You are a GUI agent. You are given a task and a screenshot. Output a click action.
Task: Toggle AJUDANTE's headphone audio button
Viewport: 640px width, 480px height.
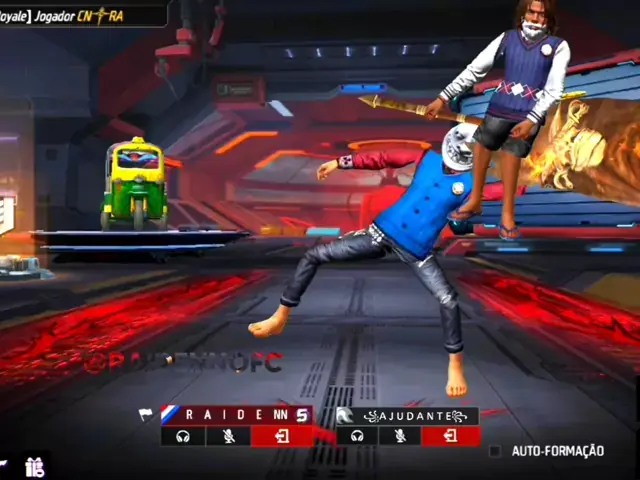click(356, 436)
